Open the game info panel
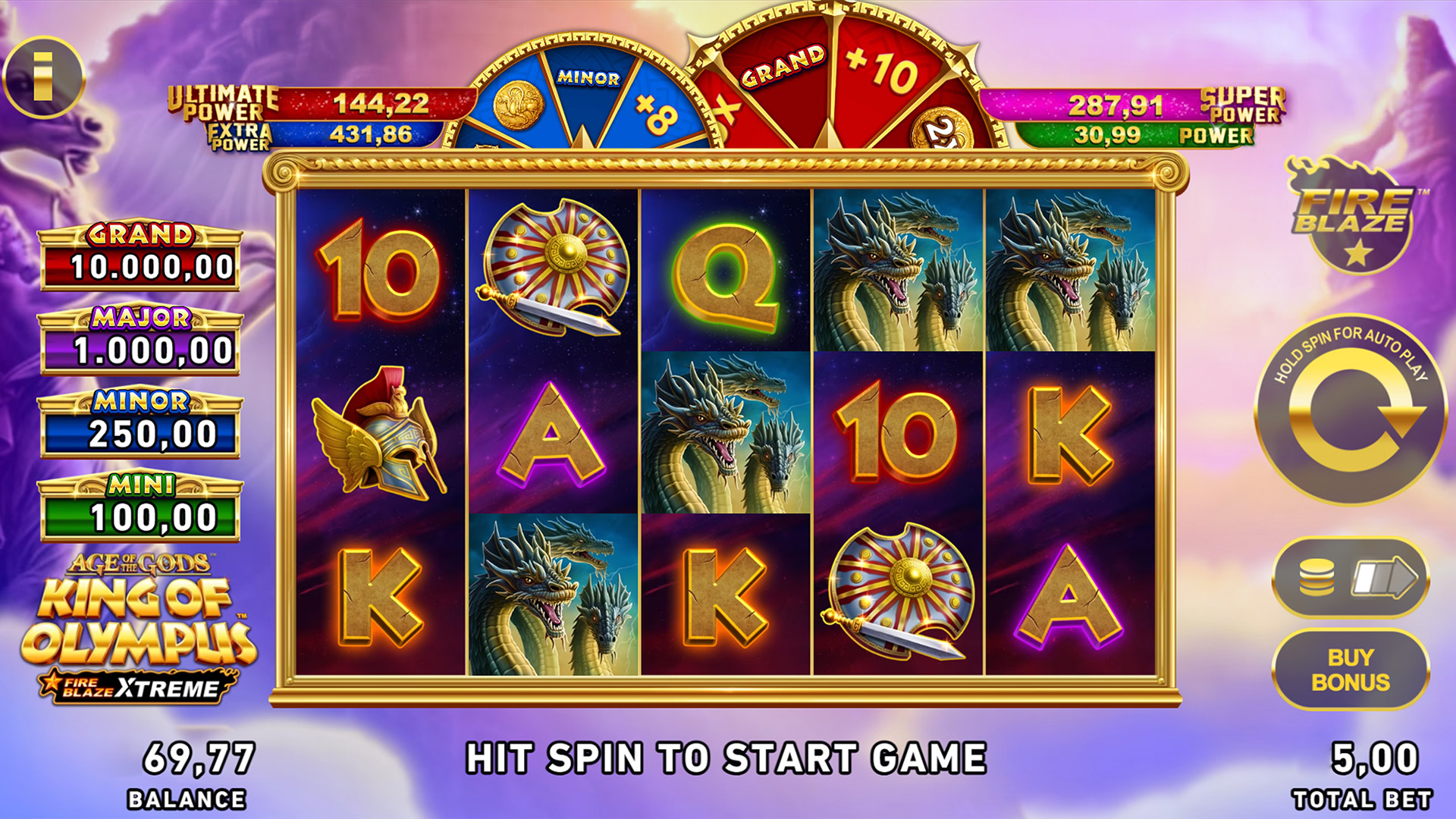Viewport: 1456px width, 819px height. coord(43,77)
